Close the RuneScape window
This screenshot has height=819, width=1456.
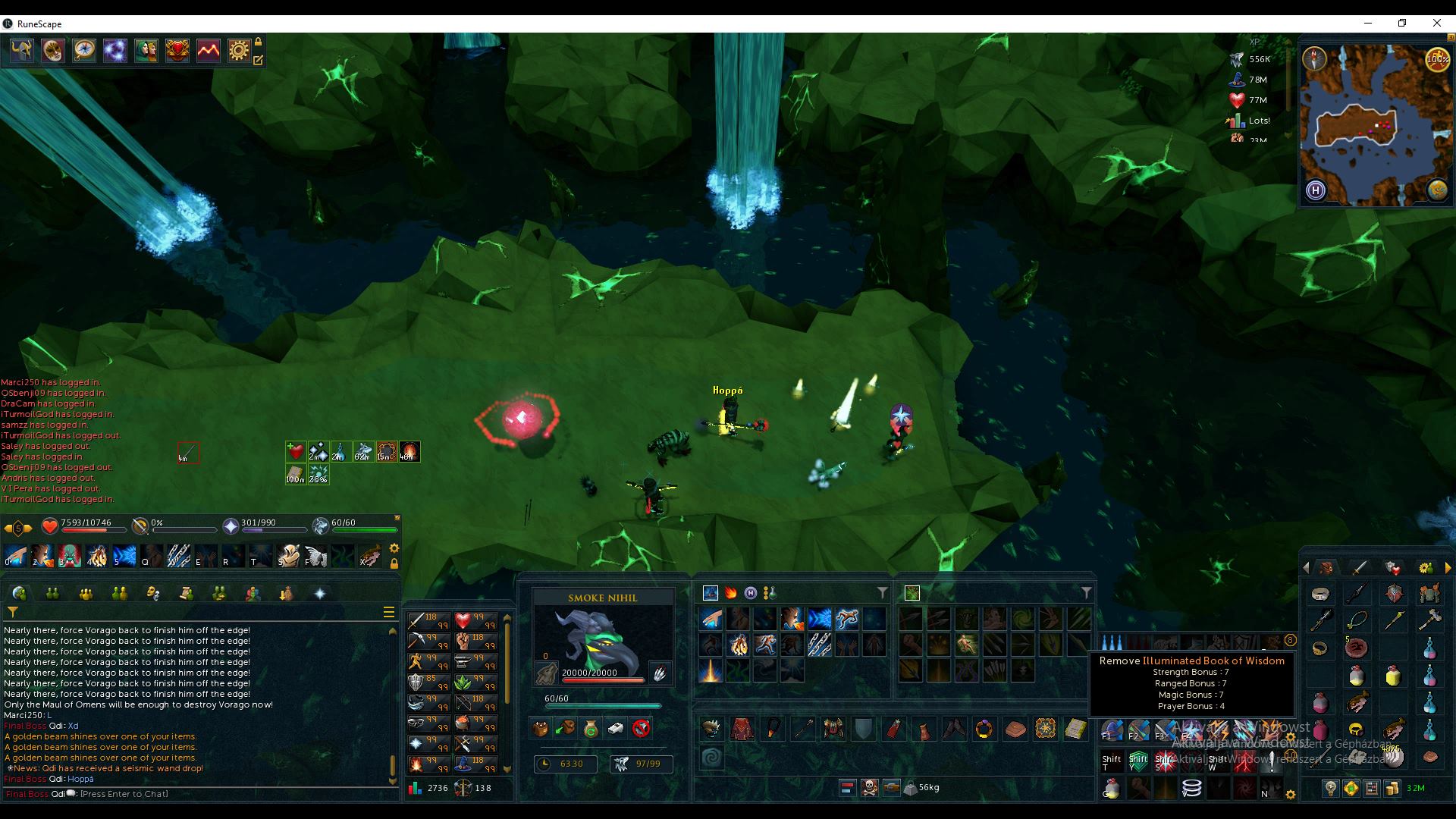coord(1436,24)
